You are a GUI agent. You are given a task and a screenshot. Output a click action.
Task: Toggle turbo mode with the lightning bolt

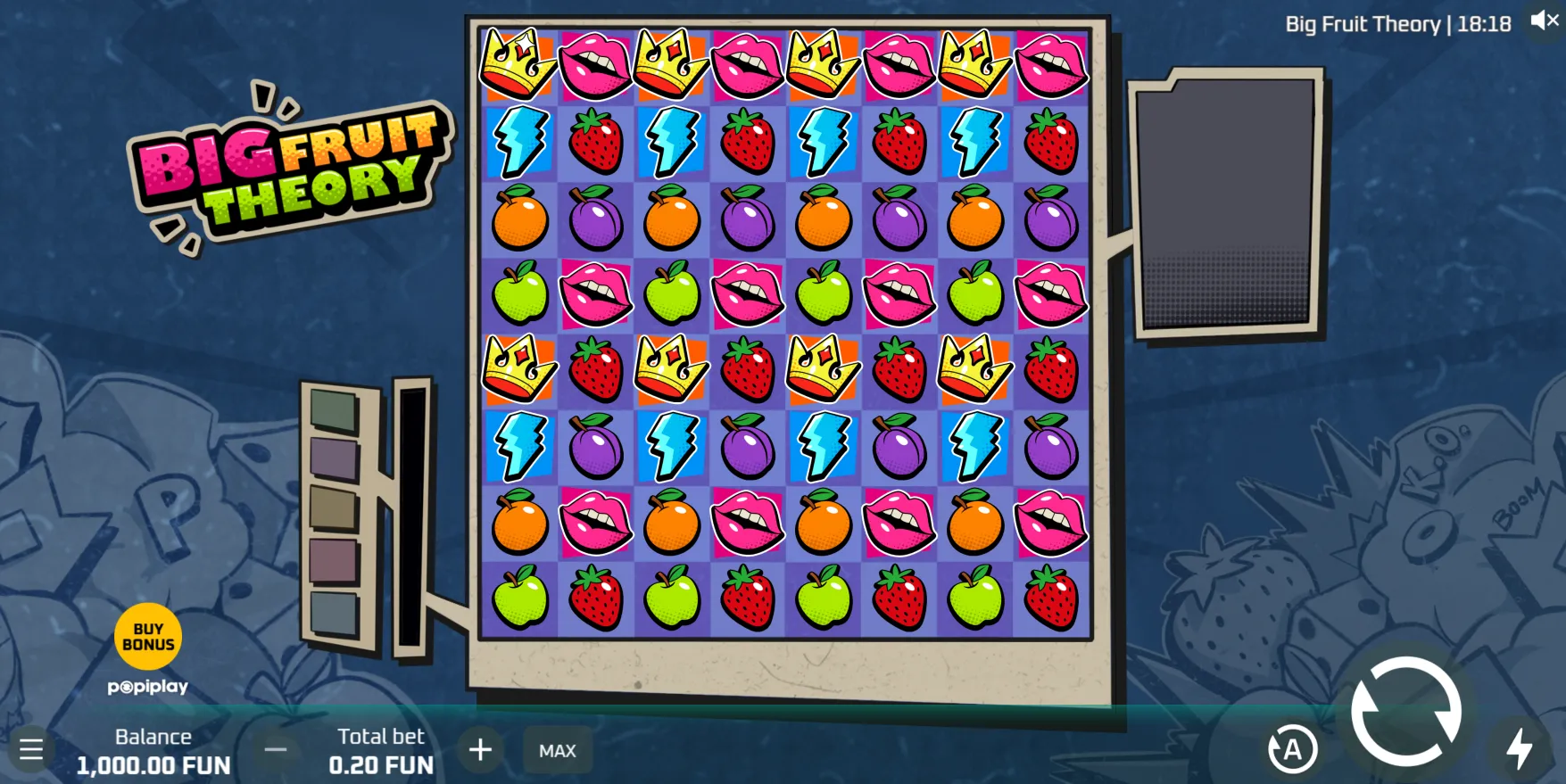[1519, 748]
